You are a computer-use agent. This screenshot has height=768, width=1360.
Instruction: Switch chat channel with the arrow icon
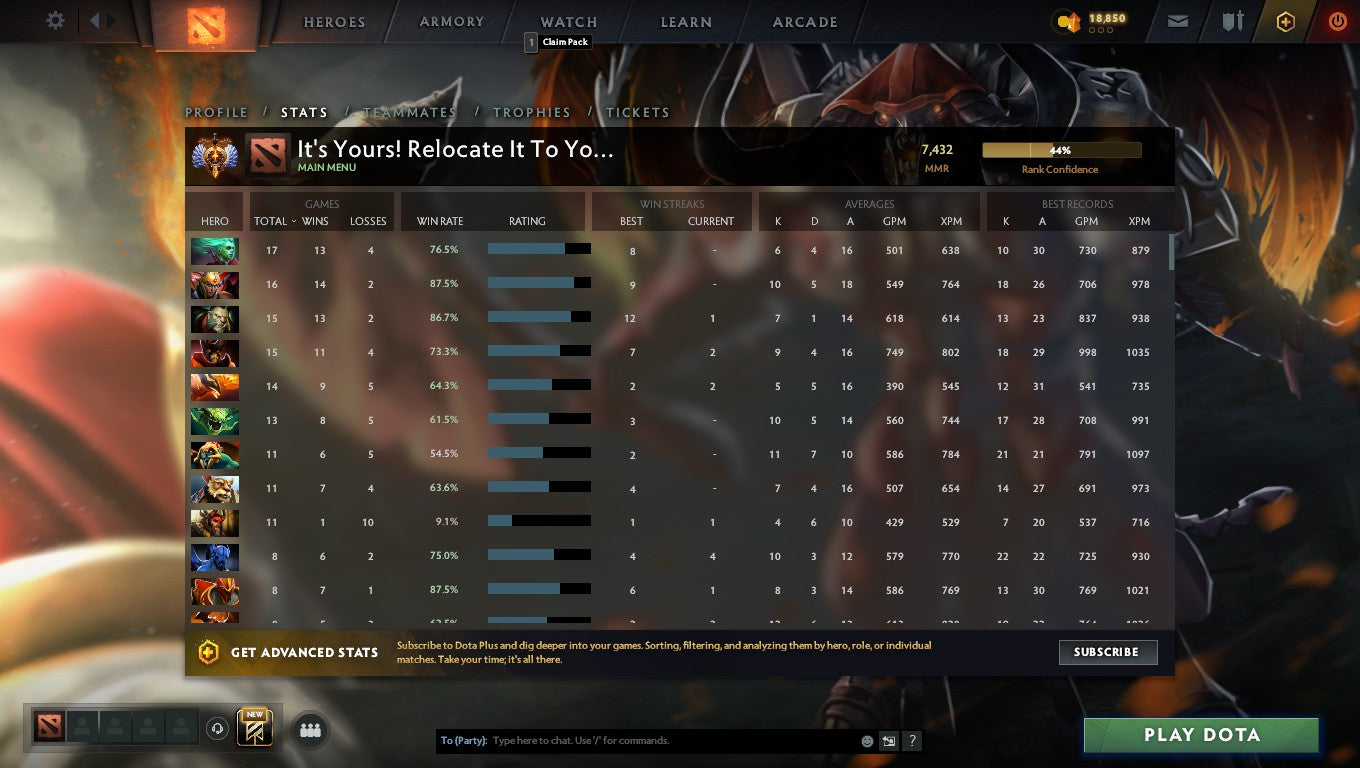coord(888,741)
